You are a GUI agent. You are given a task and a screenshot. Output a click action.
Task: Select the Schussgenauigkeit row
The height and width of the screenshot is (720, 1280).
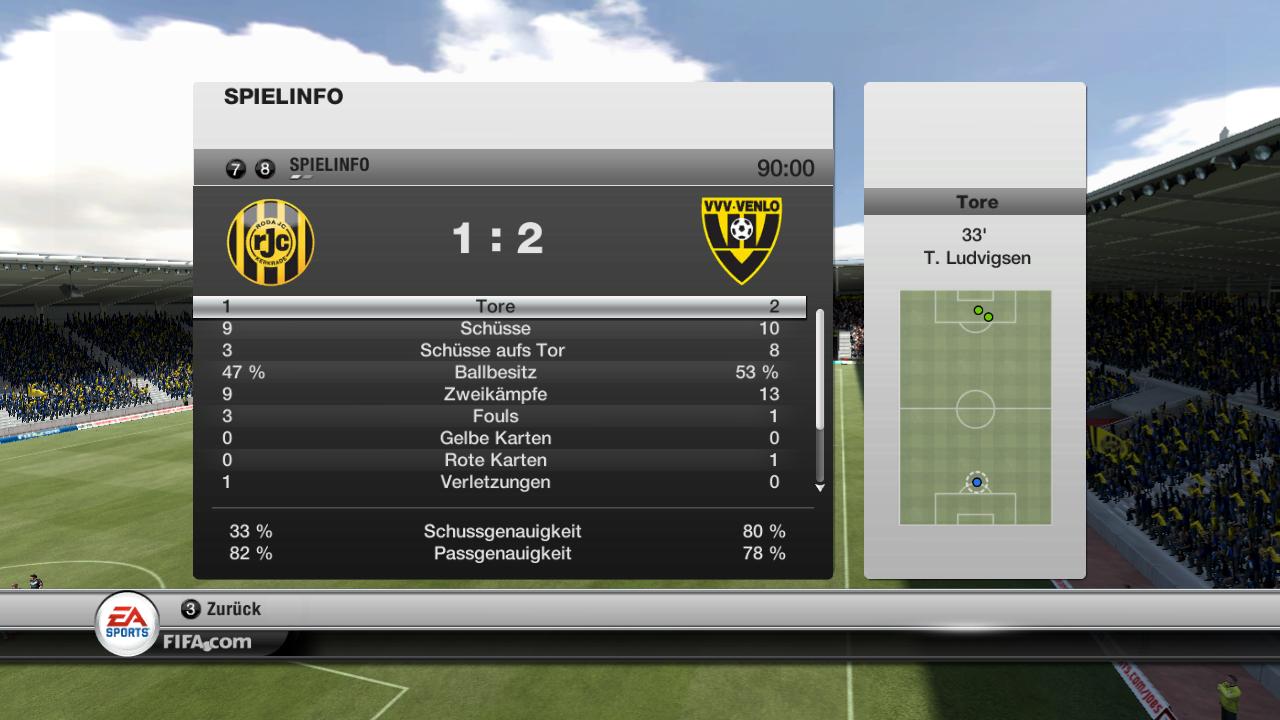point(502,532)
